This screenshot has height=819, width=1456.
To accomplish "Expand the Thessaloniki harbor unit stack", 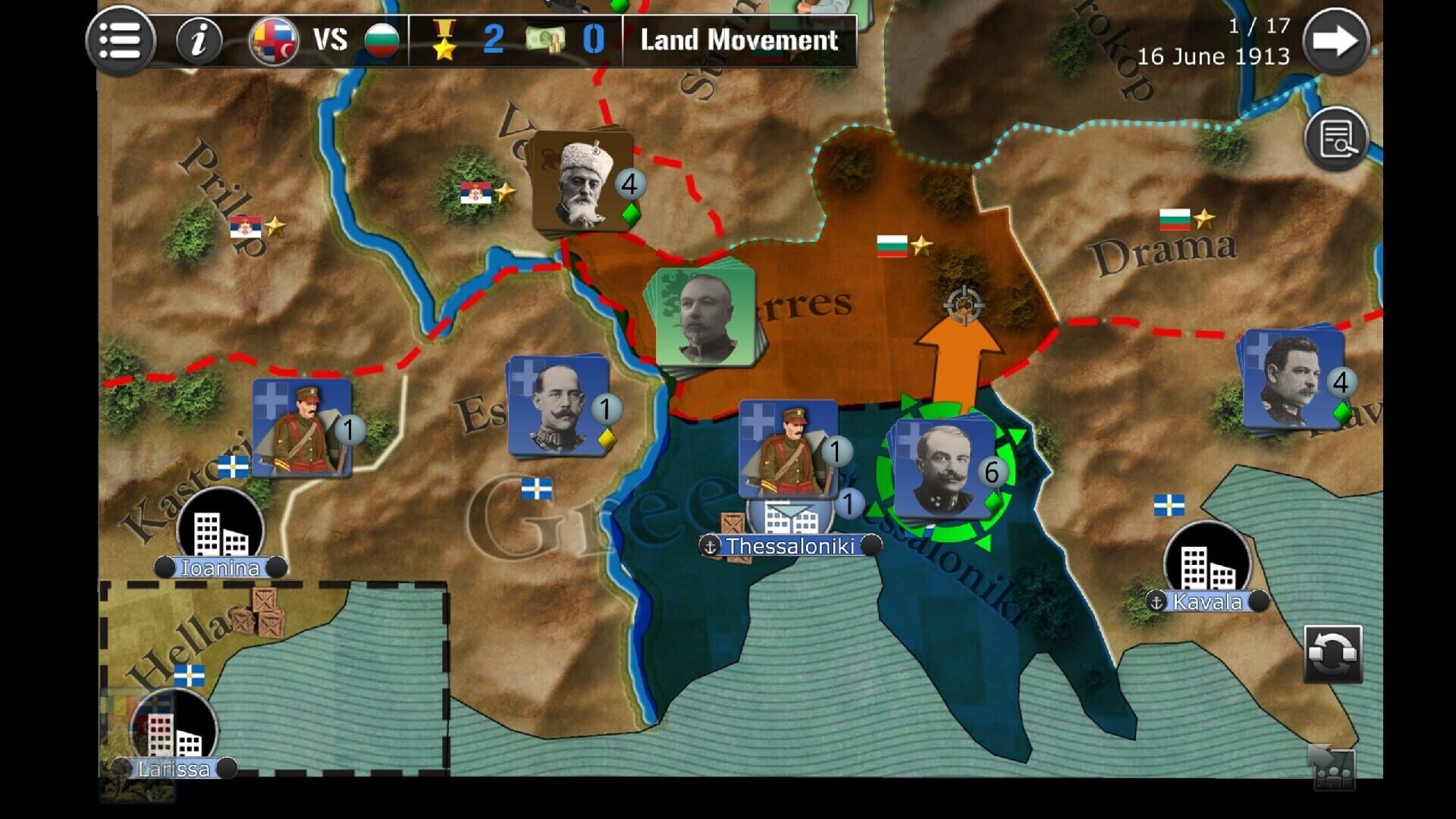I will (x=789, y=516).
